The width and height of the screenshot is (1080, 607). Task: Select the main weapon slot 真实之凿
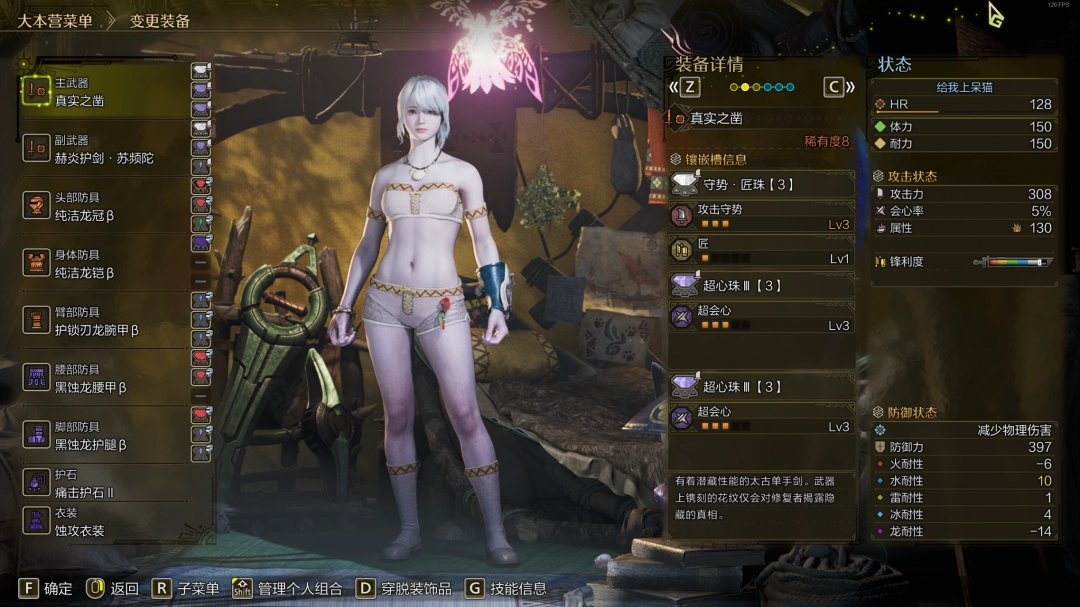tap(100, 92)
